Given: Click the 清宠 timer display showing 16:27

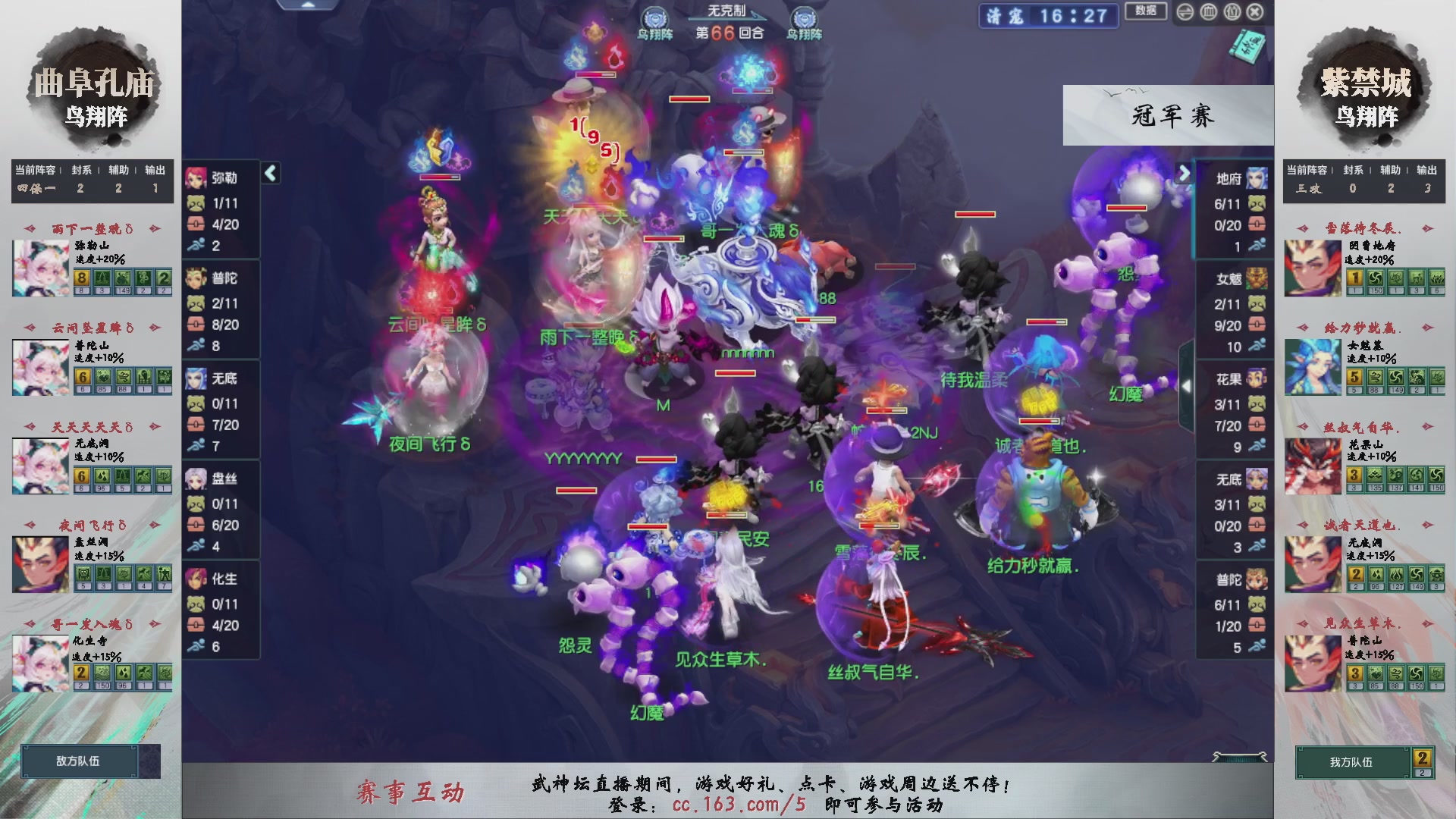Looking at the screenshot, I should 1046,17.
